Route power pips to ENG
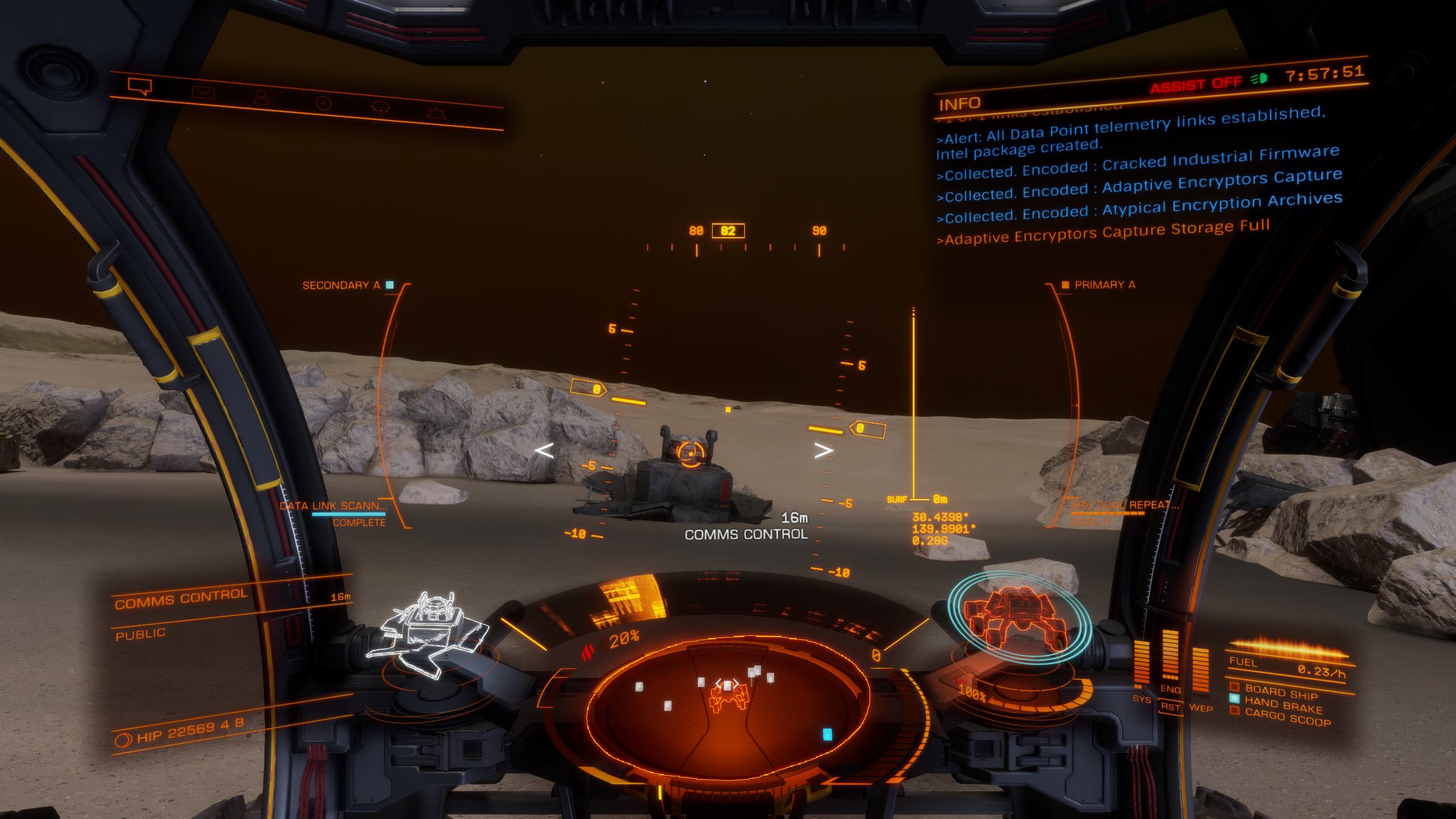Viewport: 1456px width, 819px height. (x=1170, y=689)
